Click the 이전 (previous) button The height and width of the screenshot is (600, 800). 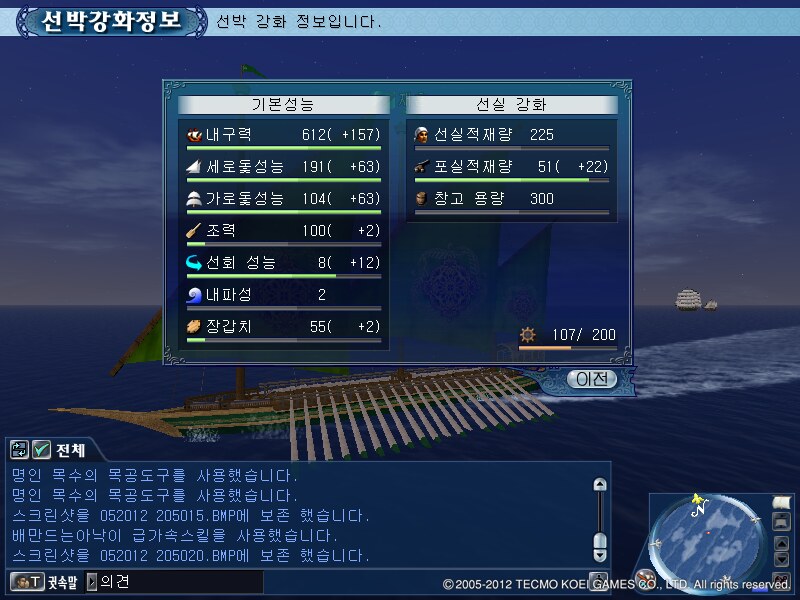click(591, 379)
